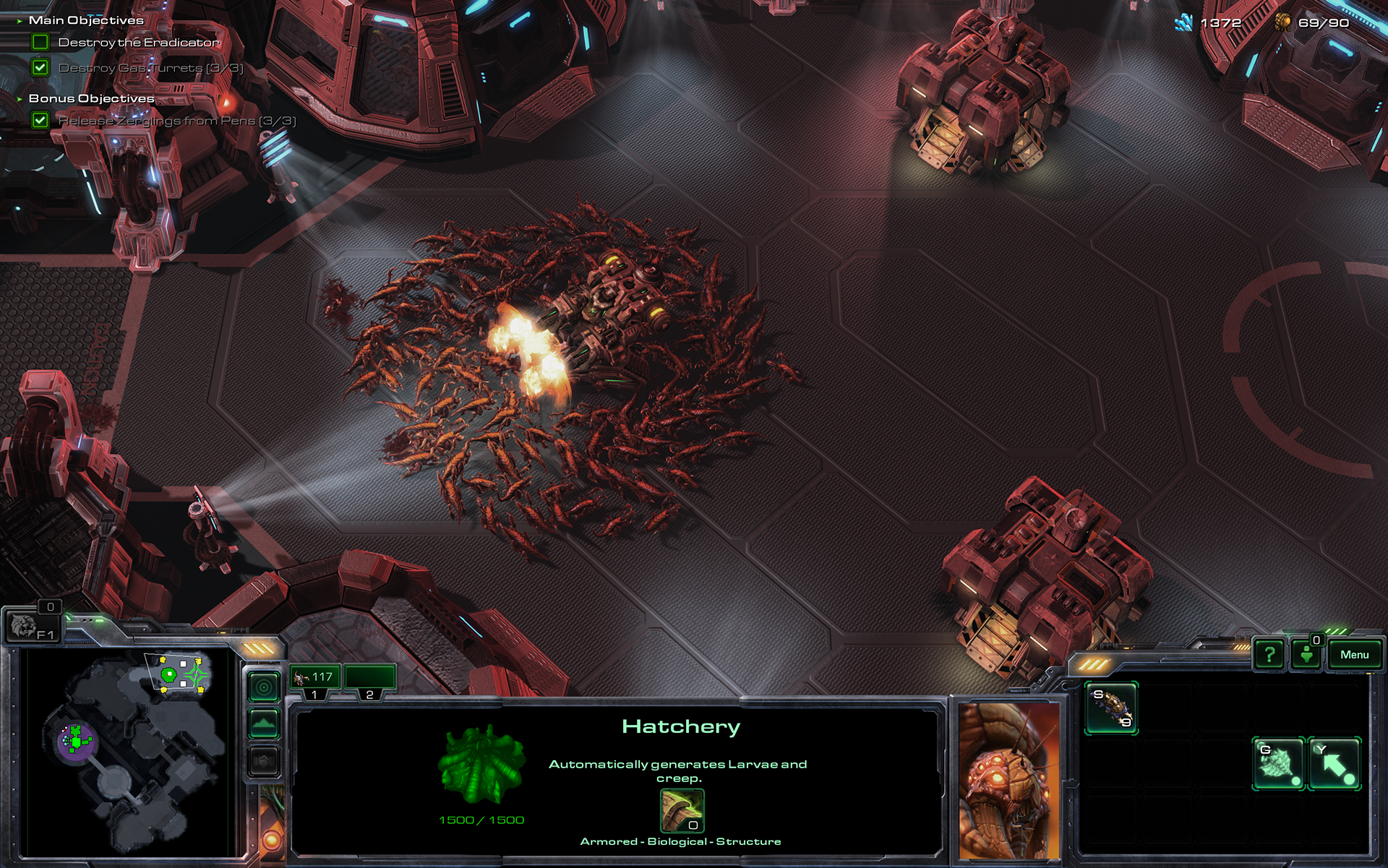This screenshot has height=868, width=1388.
Task: Select the hero F1 button
Action: coord(33,627)
